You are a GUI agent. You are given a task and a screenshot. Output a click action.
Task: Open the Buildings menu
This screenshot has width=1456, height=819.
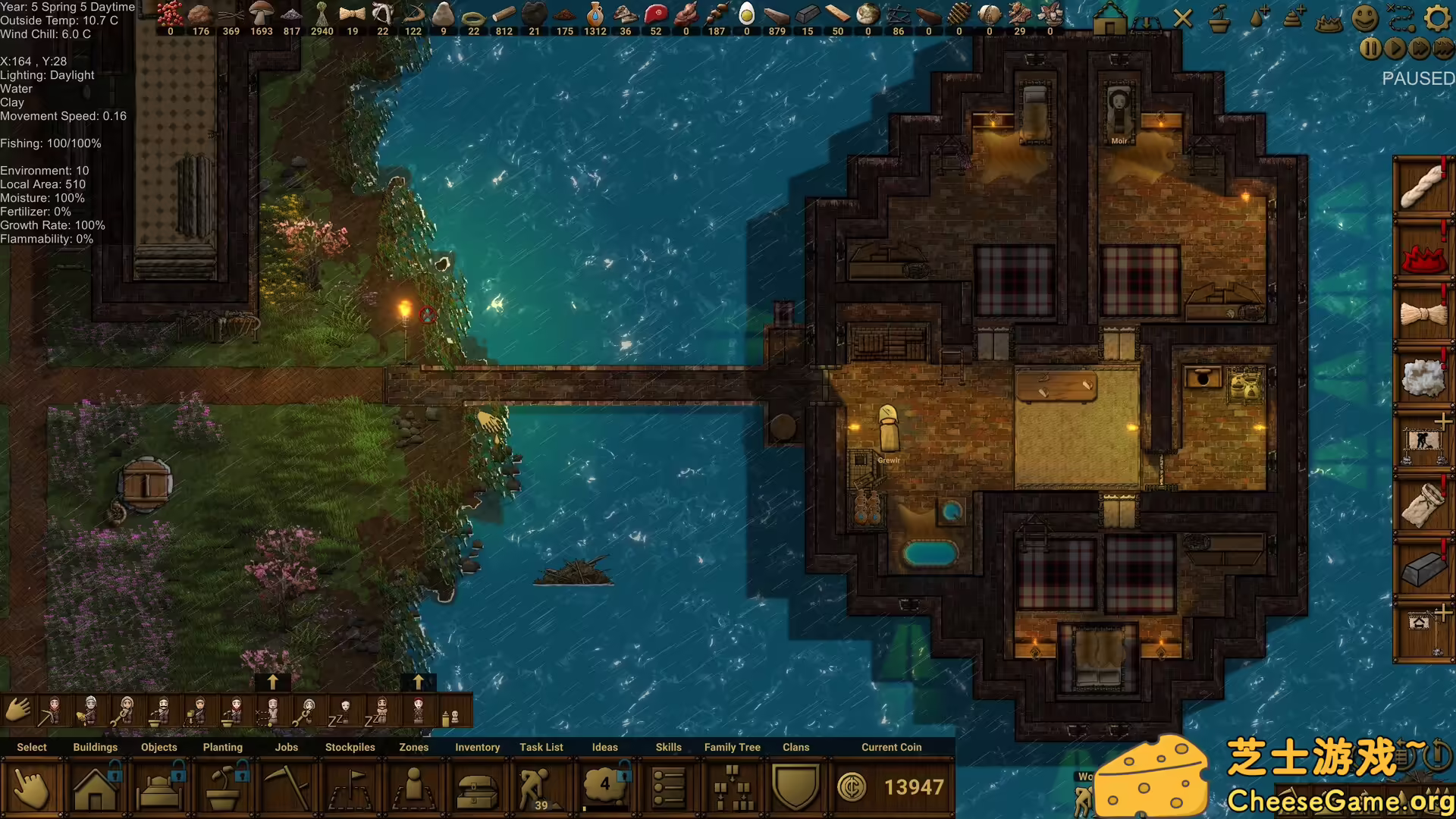(96, 789)
